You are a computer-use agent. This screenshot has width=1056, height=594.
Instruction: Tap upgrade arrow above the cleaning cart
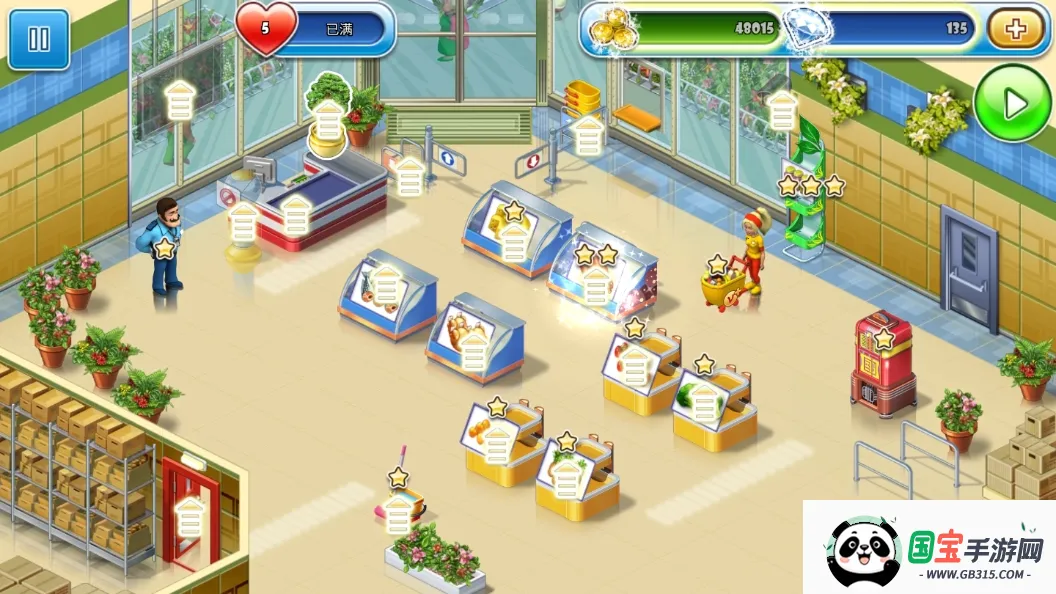click(399, 514)
